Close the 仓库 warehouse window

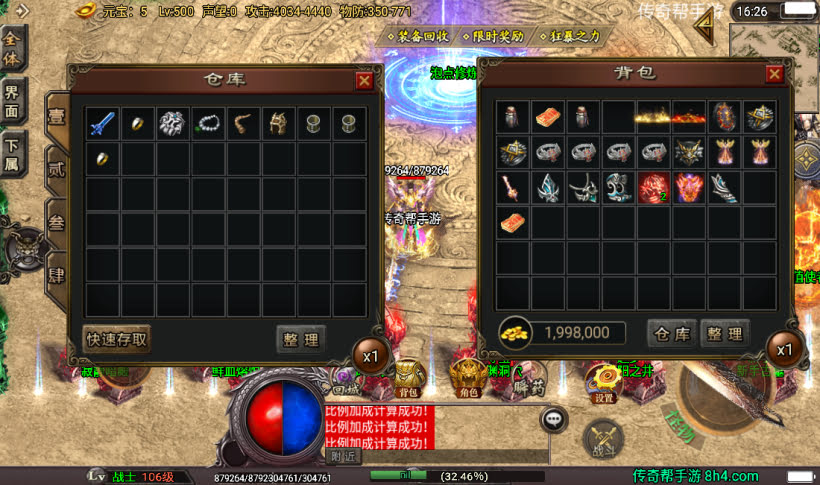(x=364, y=81)
